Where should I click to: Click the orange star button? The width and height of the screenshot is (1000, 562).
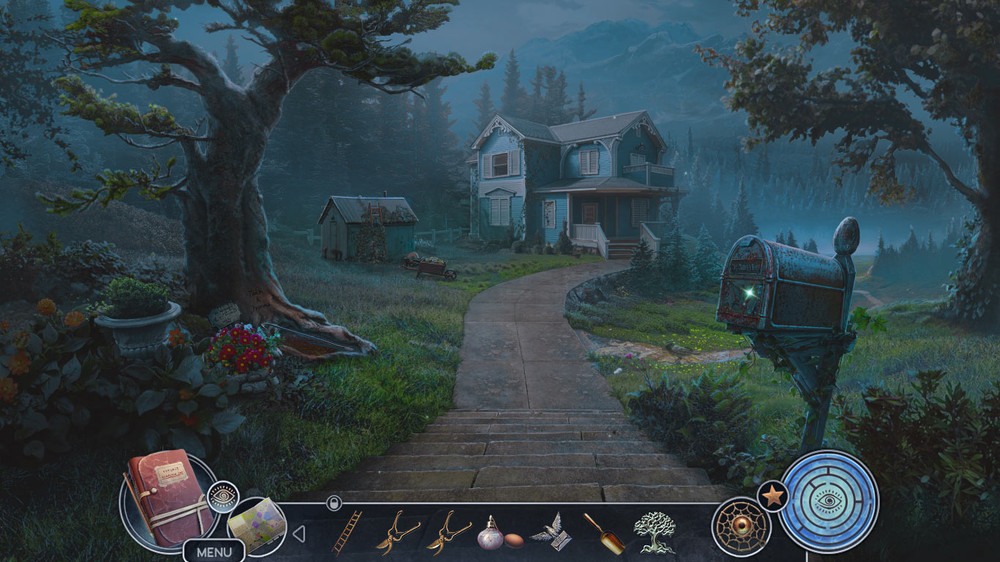(x=772, y=495)
